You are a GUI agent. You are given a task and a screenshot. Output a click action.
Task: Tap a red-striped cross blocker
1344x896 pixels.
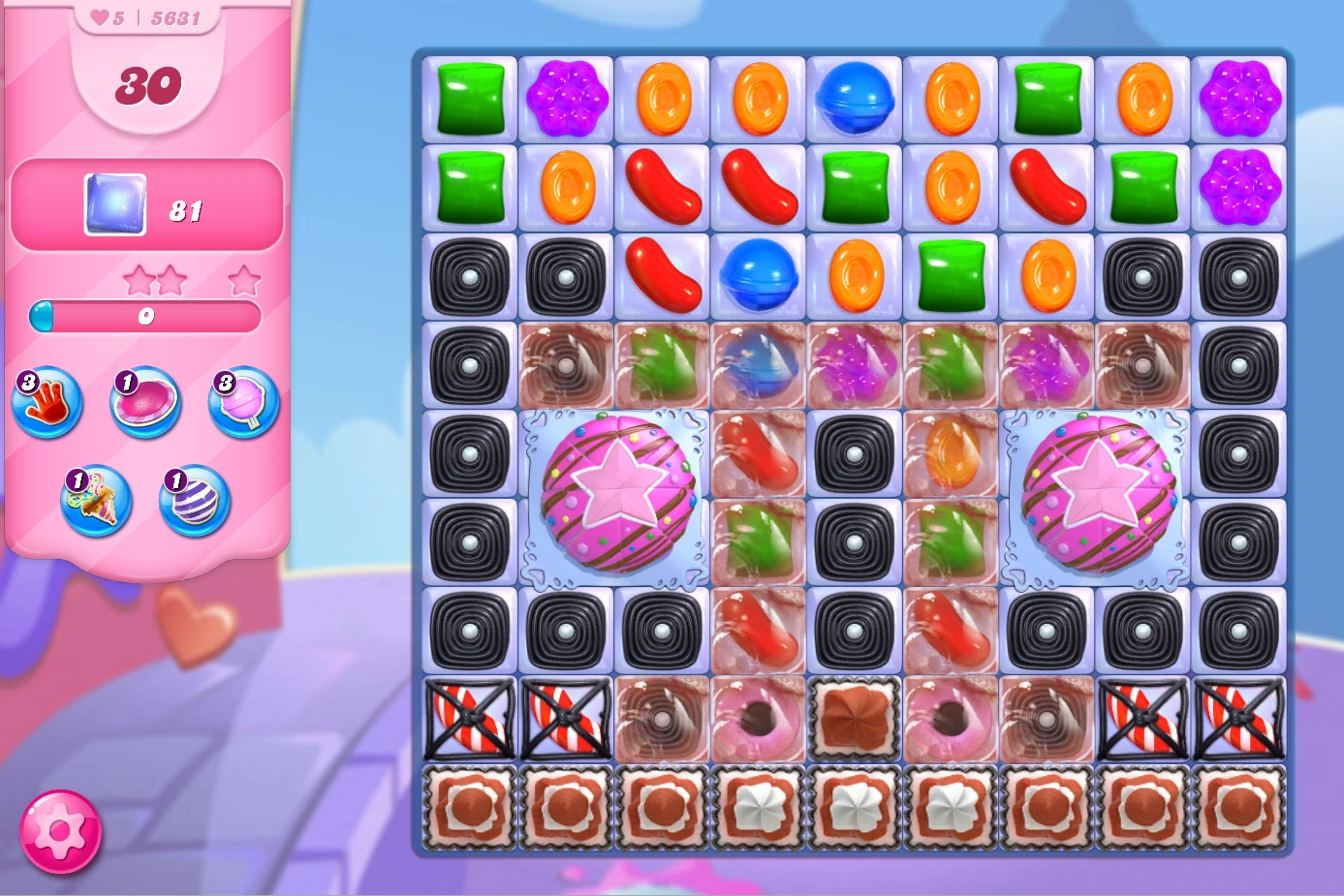tap(469, 719)
